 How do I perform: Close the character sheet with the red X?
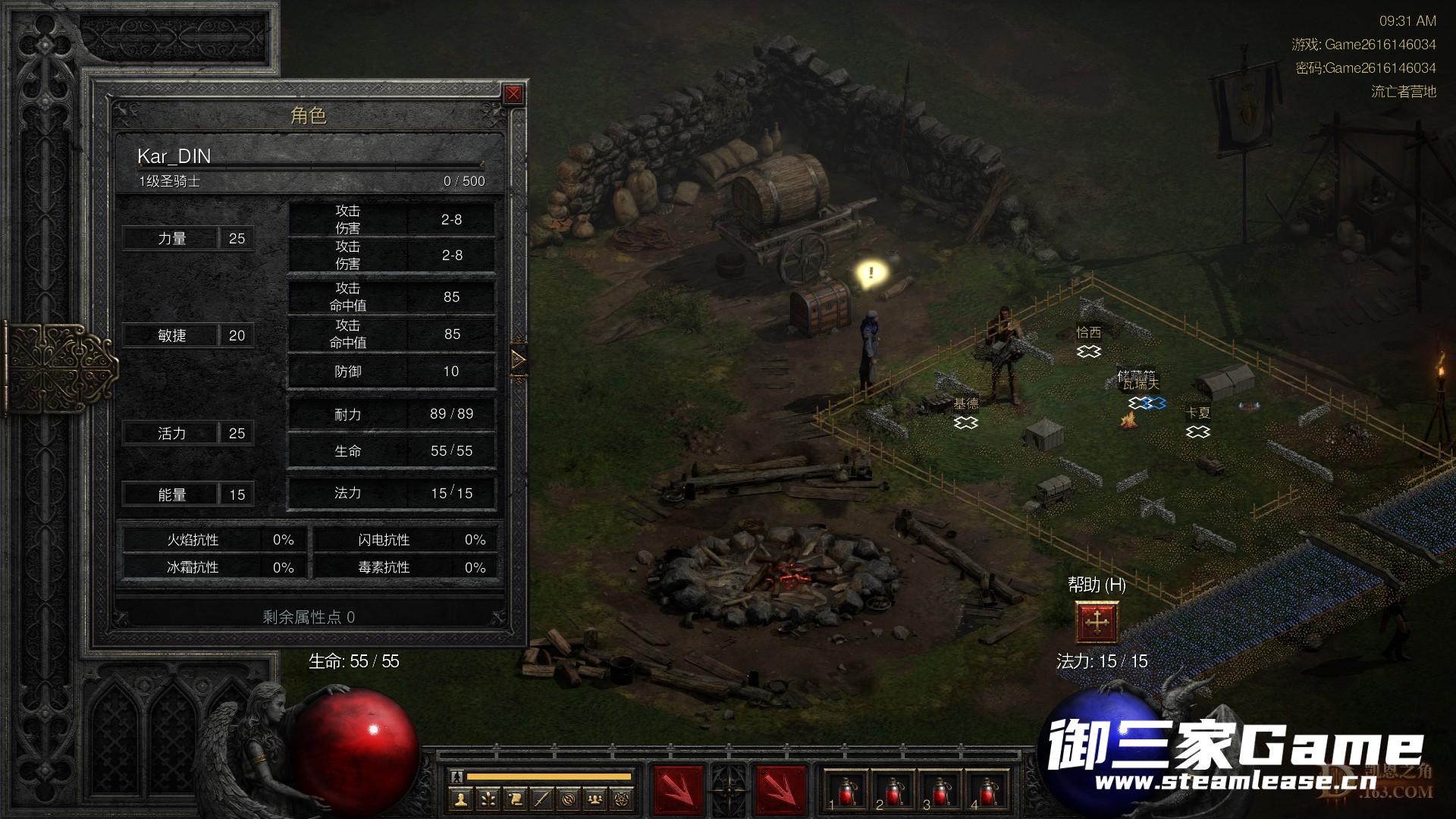[513, 94]
